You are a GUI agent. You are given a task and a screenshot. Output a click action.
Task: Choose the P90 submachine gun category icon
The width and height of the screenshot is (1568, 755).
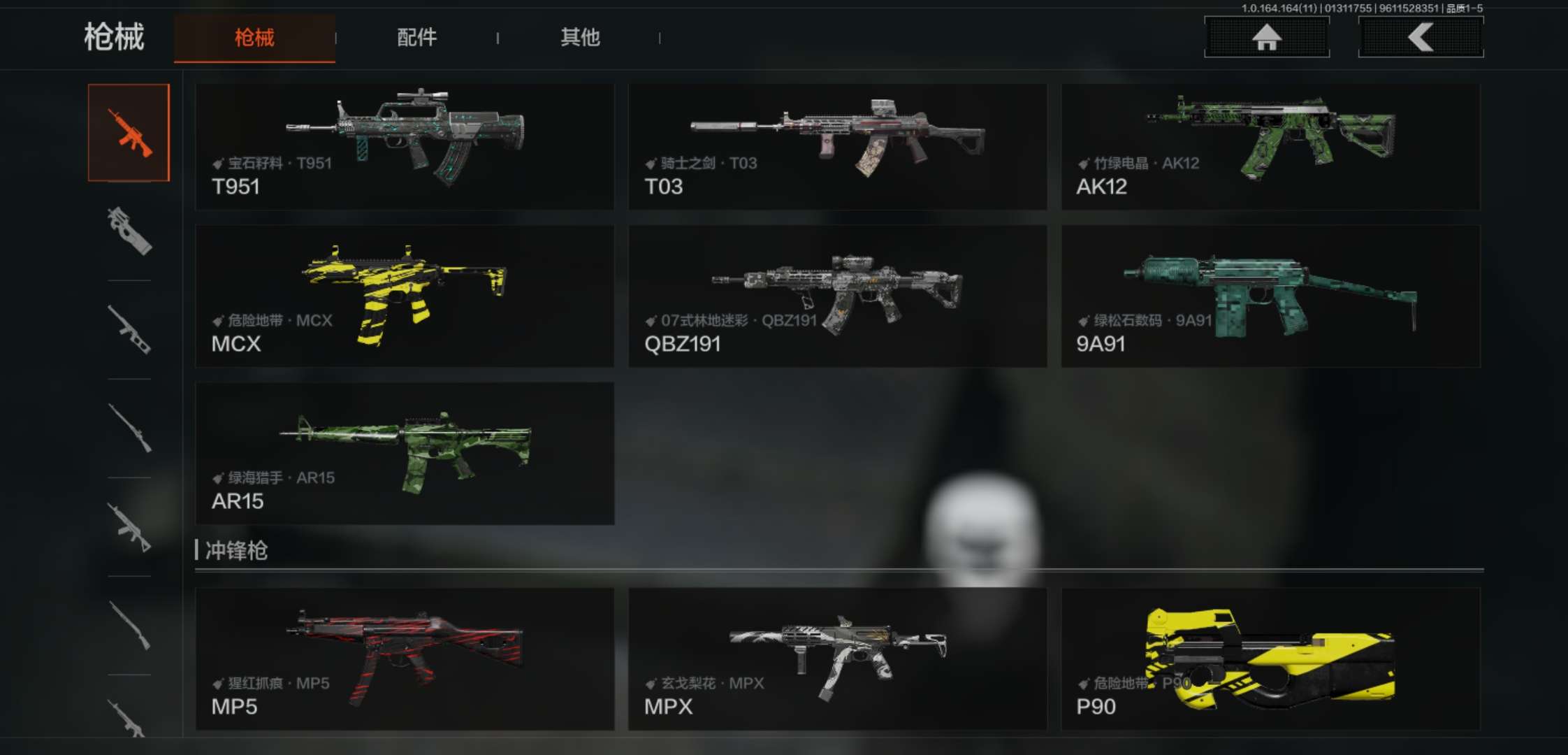pos(129,231)
